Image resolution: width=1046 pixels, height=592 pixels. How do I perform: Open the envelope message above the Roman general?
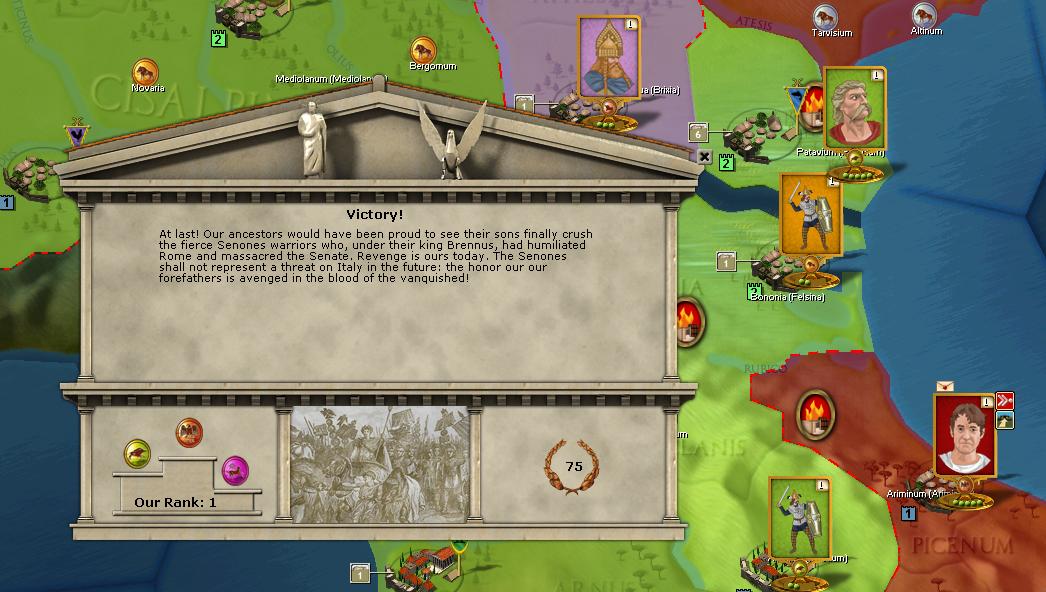click(945, 385)
